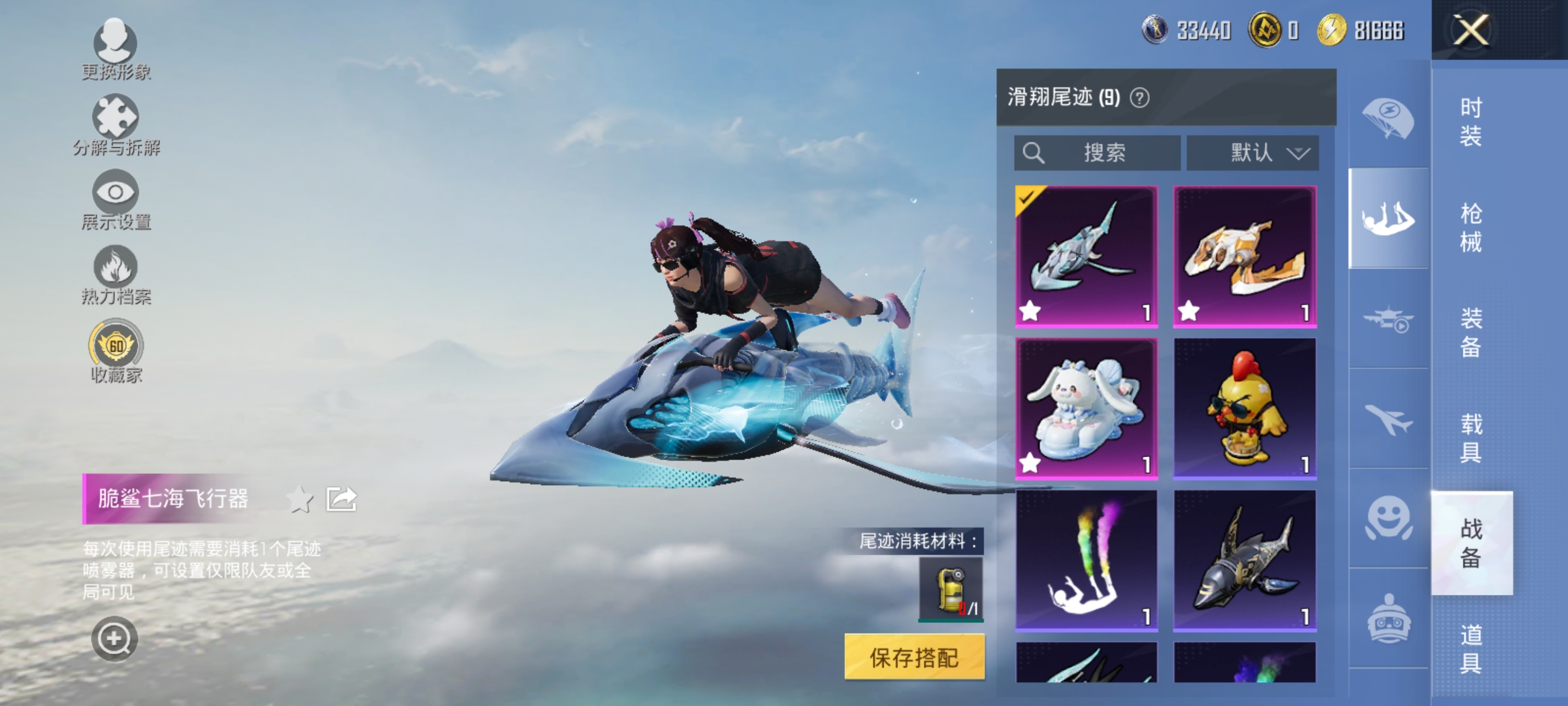This screenshot has height=706, width=1568.
Task: Switch to the 时装 tab
Action: coord(1473,121)
